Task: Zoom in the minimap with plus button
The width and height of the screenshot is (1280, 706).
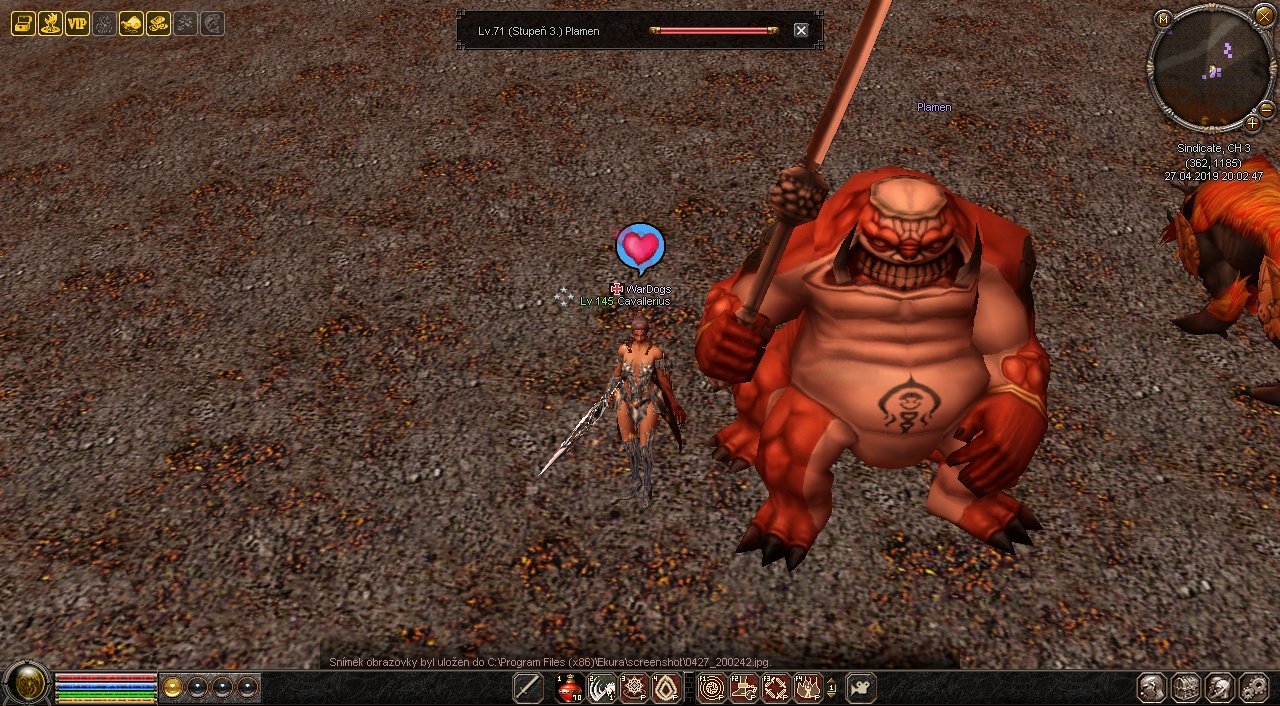Action: click(1252, 123)
